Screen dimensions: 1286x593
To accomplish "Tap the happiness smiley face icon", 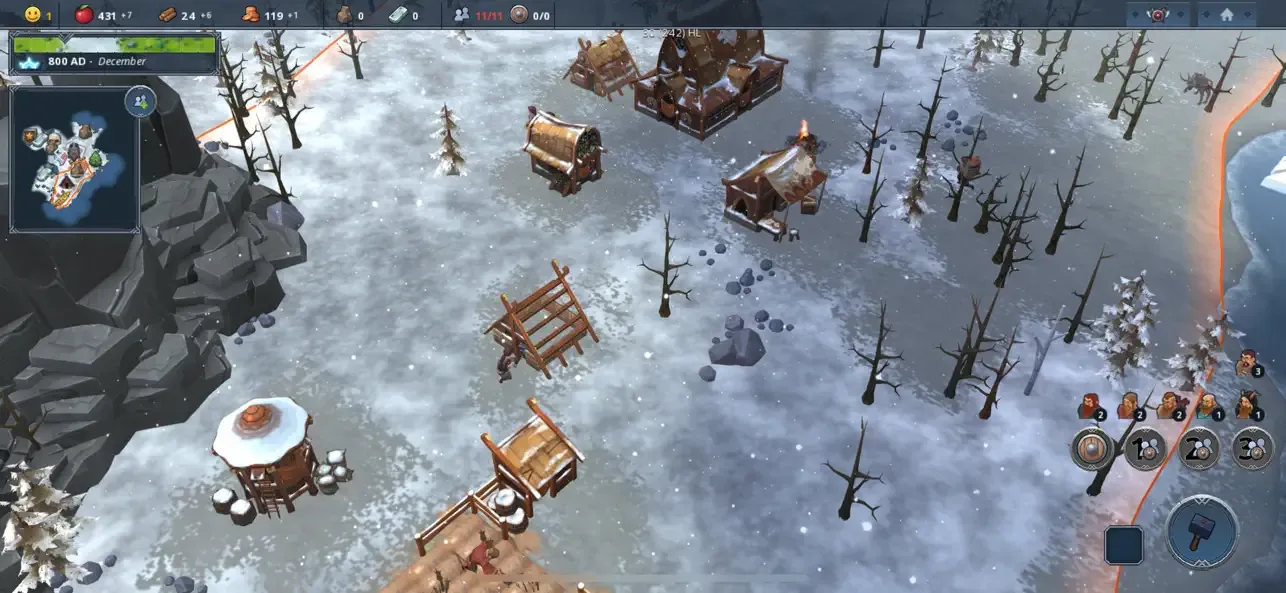I will coord(33,15).
